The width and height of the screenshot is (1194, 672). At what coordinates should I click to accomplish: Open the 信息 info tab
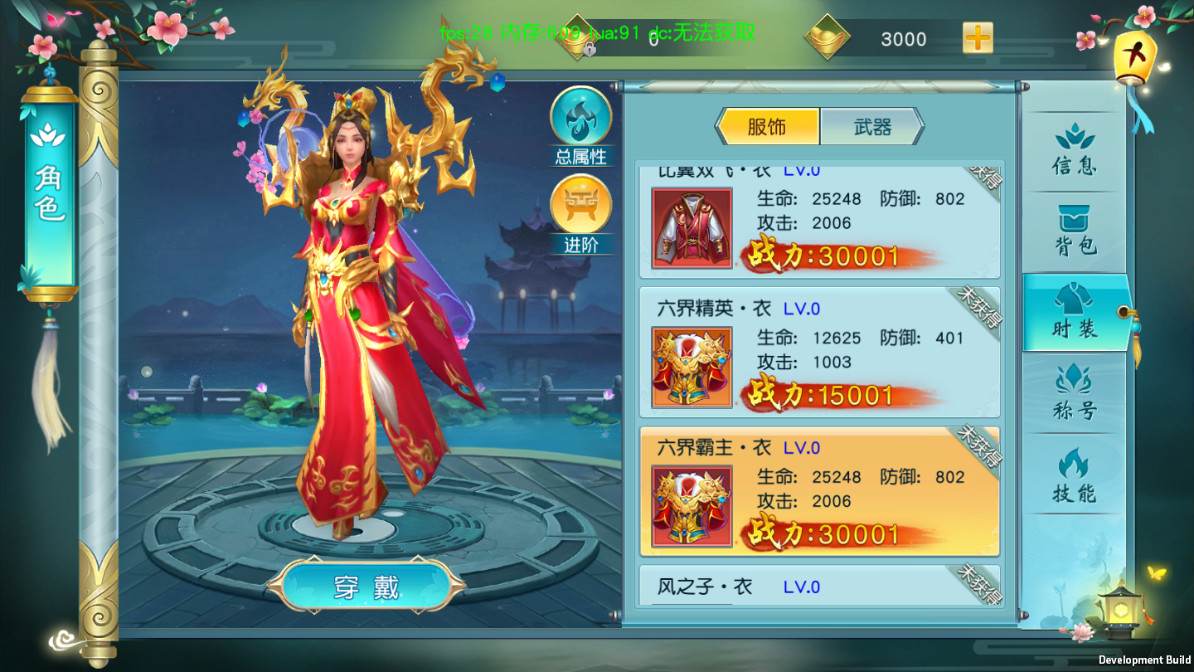point(1074,149)
